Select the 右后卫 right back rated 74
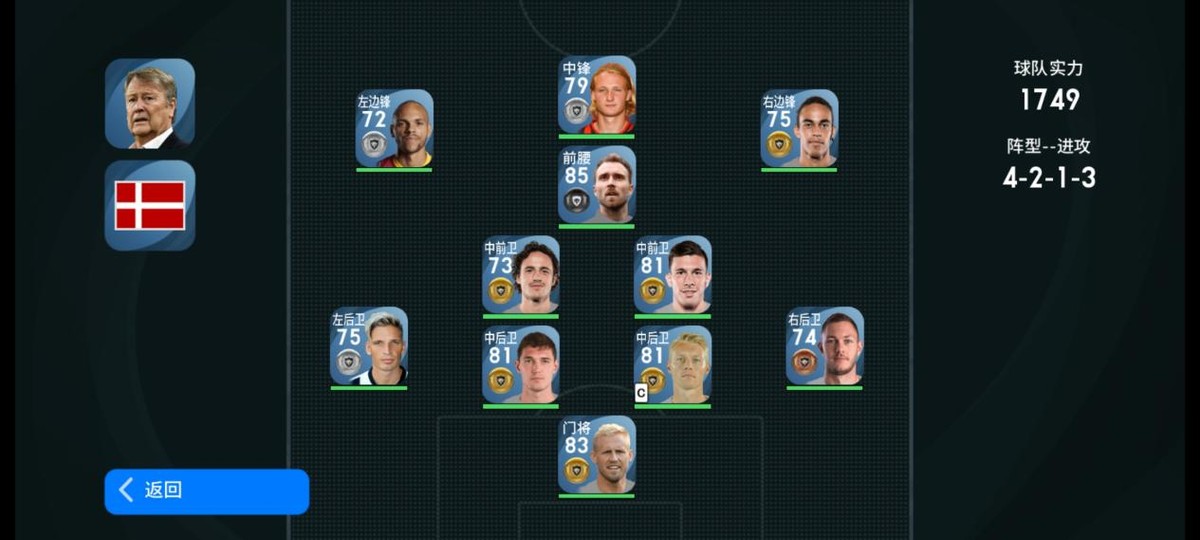This screenshot has height=540, width=1200. 824,346
